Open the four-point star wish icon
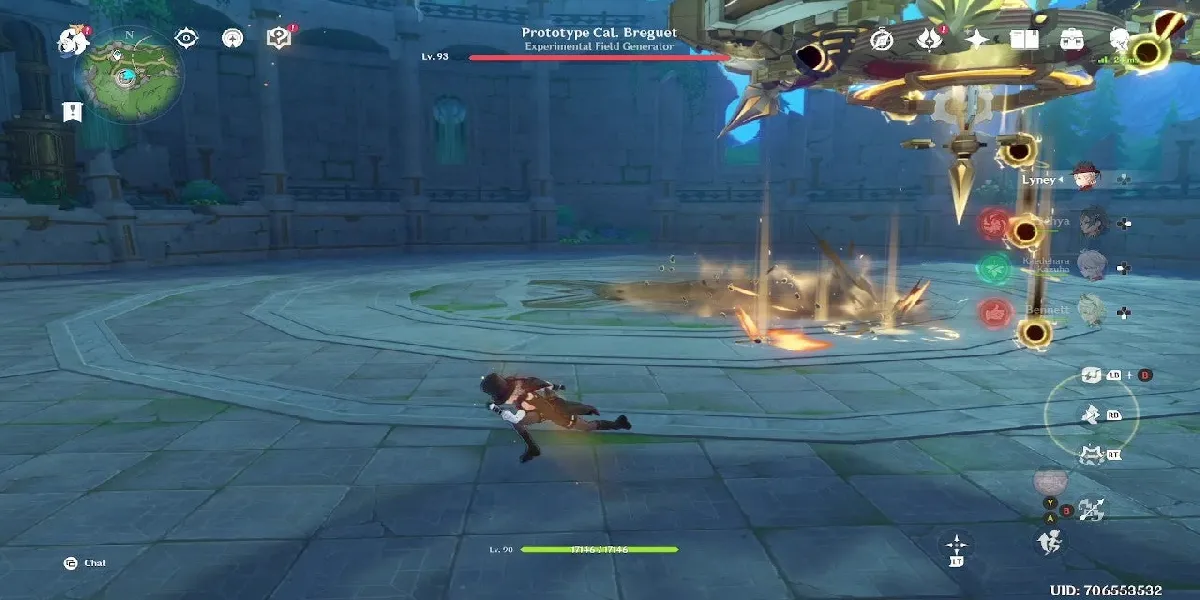The width and height of the screenshot is (1200, 600). [x=976, y=39]
